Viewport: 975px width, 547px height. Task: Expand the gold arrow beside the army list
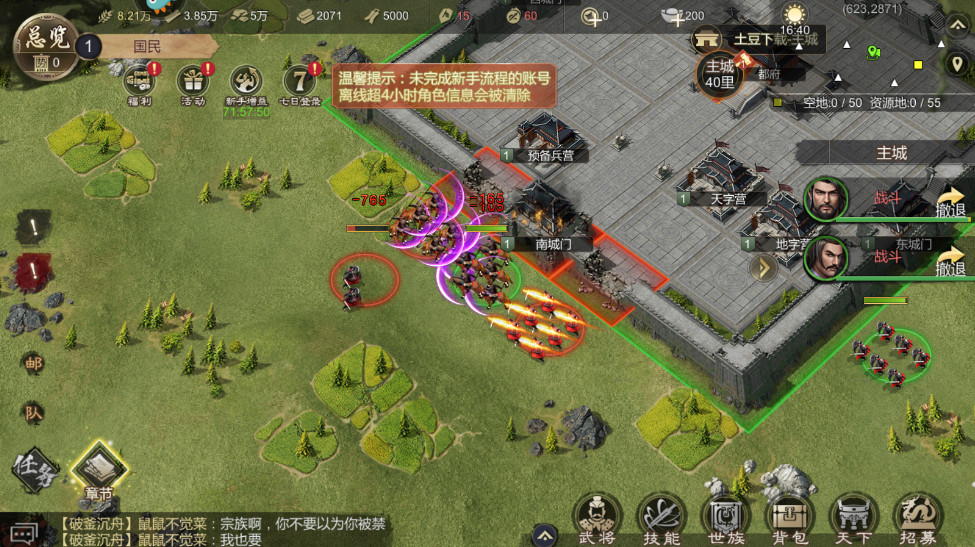[x=764, y=267]
